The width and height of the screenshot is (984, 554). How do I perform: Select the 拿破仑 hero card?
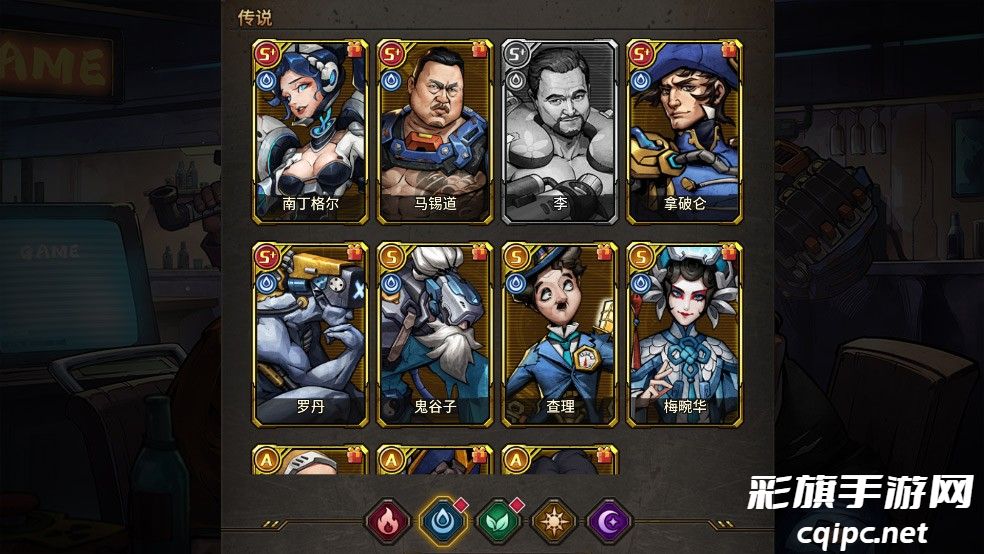[x=684, y=132]
